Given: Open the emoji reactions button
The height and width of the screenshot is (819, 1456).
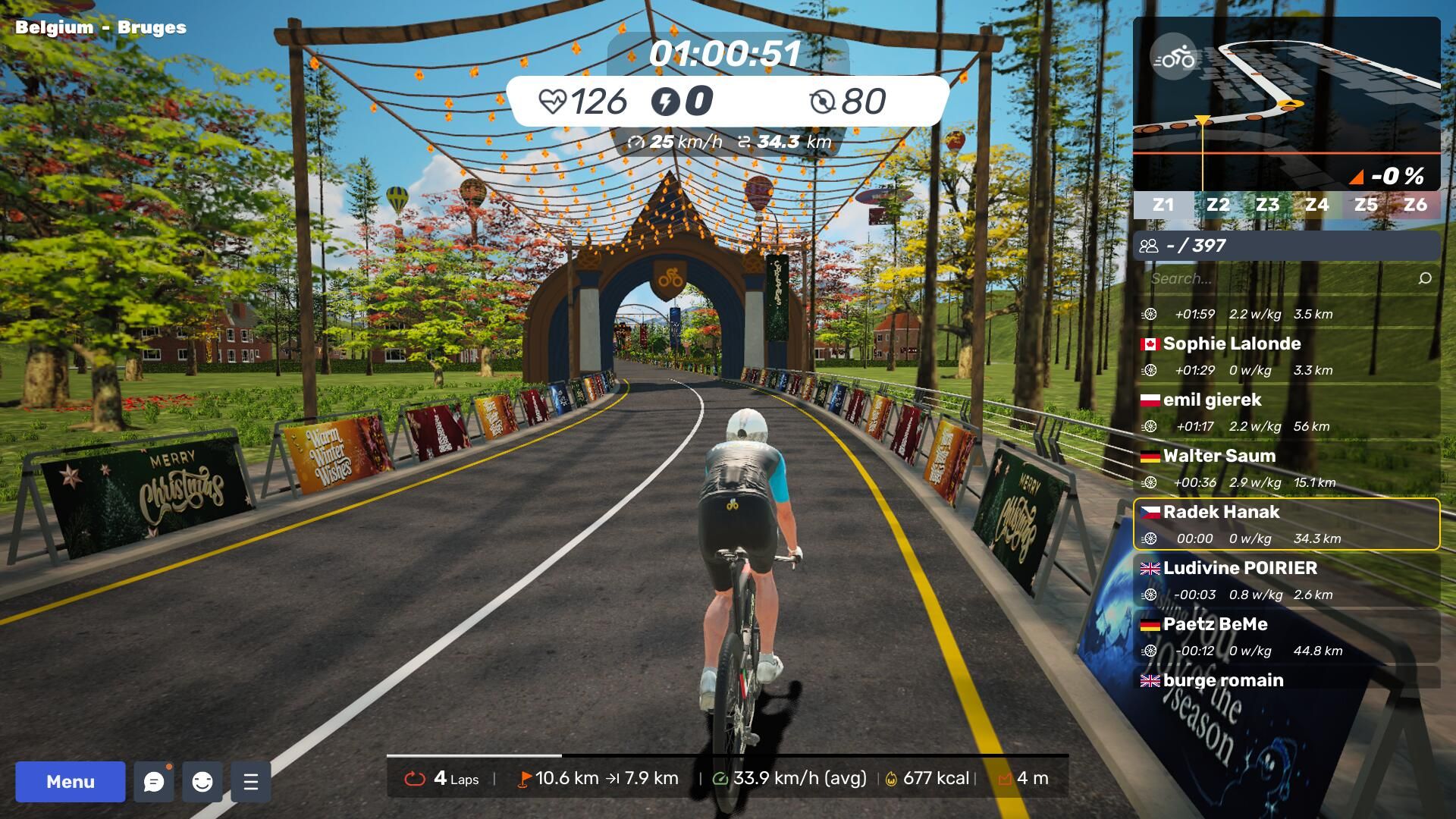Looking at the screenshot, I should (x=202, y=782).
